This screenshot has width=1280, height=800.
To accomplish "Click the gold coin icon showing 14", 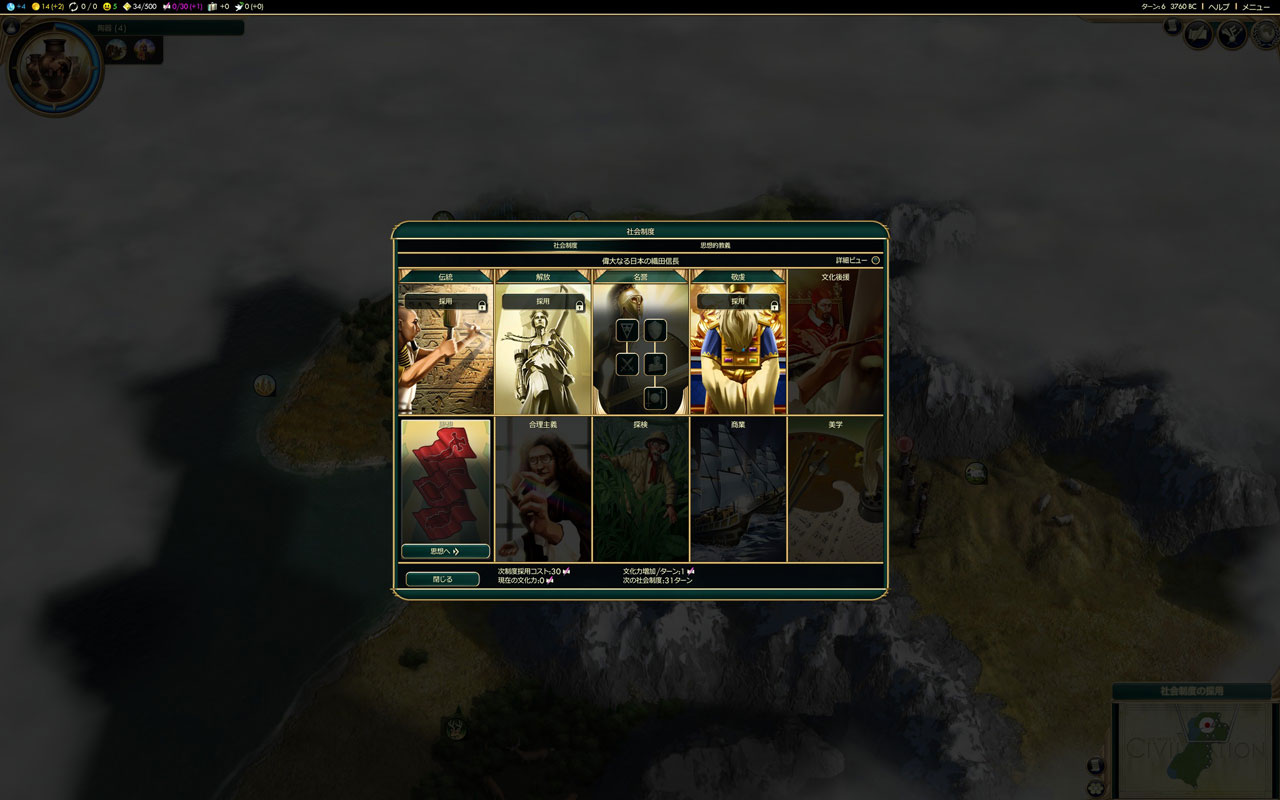I will tap(36, 6).
